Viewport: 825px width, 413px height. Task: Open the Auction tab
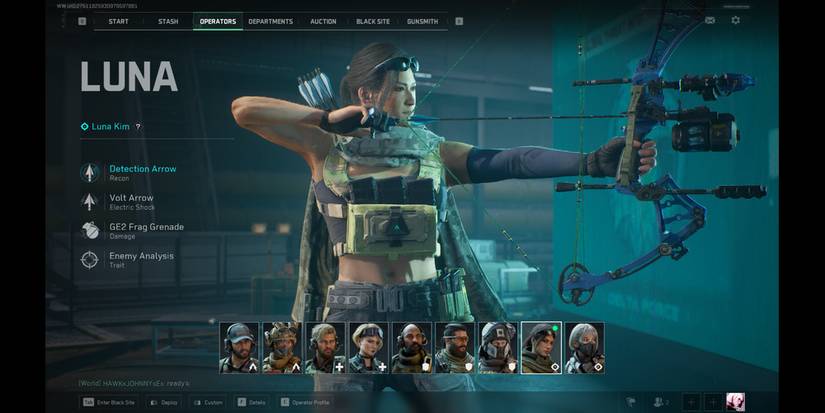(x=323, y=21)
